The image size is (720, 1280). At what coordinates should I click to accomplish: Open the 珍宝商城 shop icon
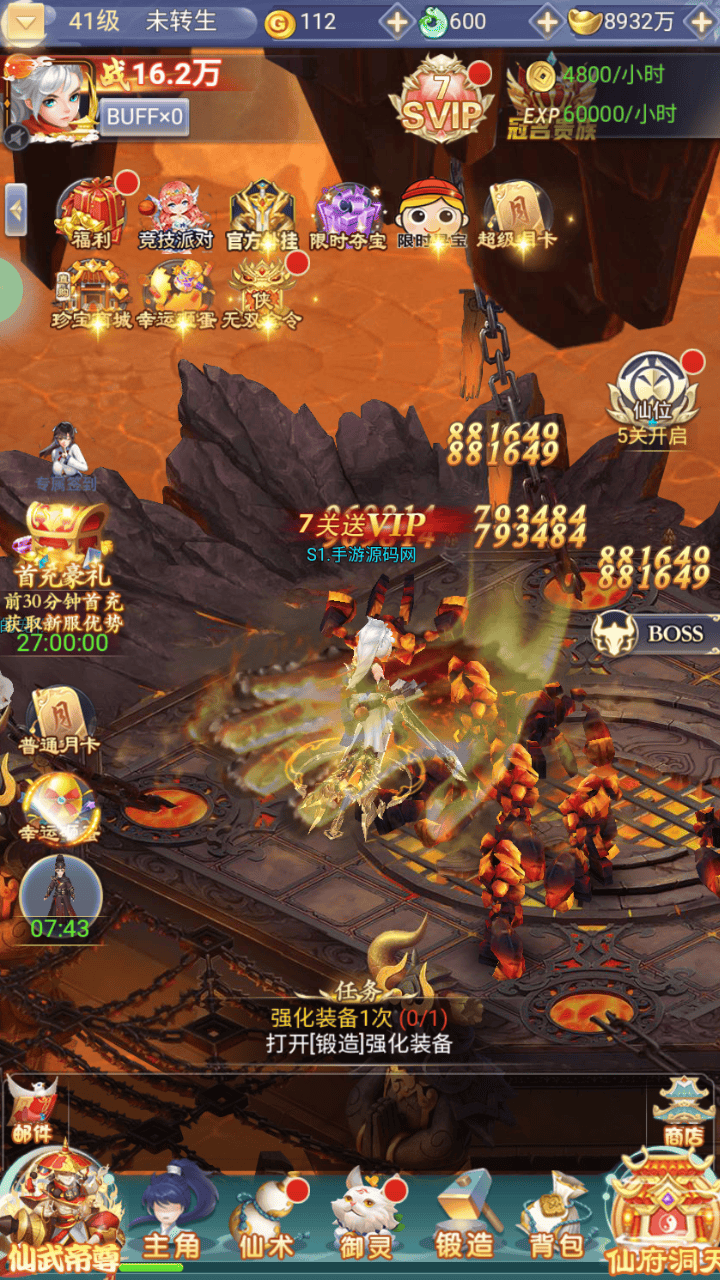point(91,292)
